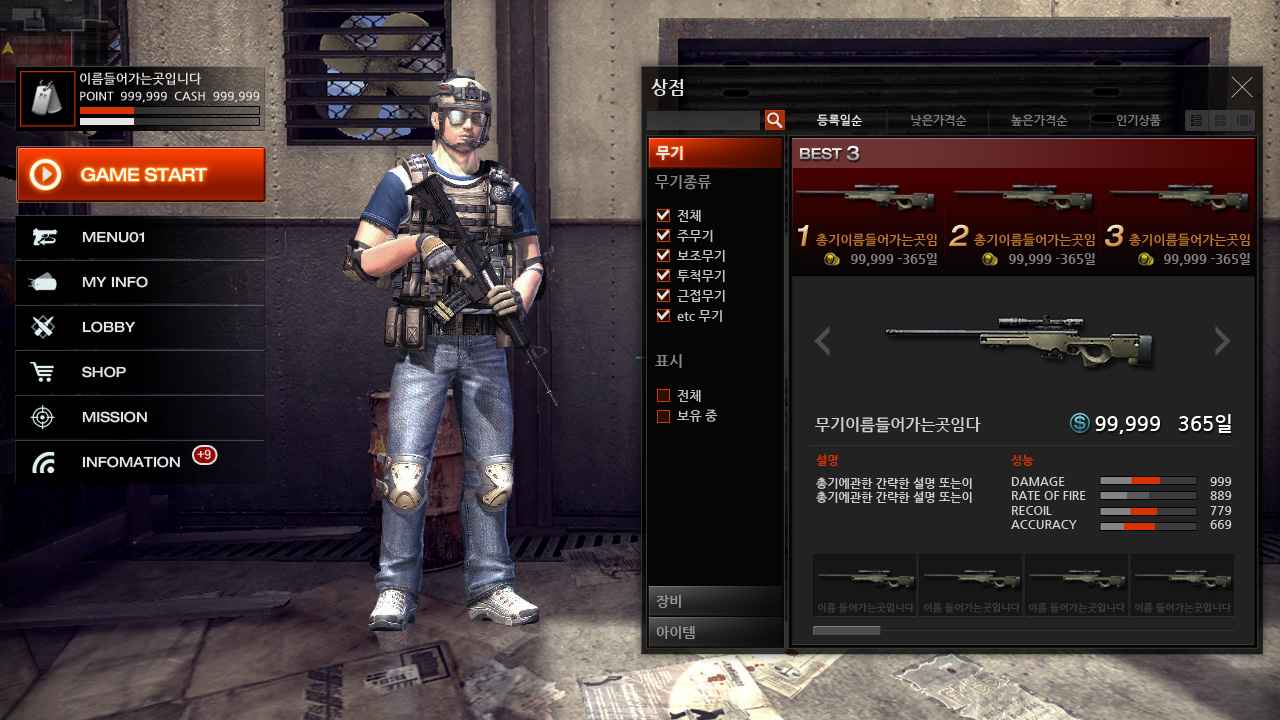Expand the 장비 category

click(x=715, y=601)
